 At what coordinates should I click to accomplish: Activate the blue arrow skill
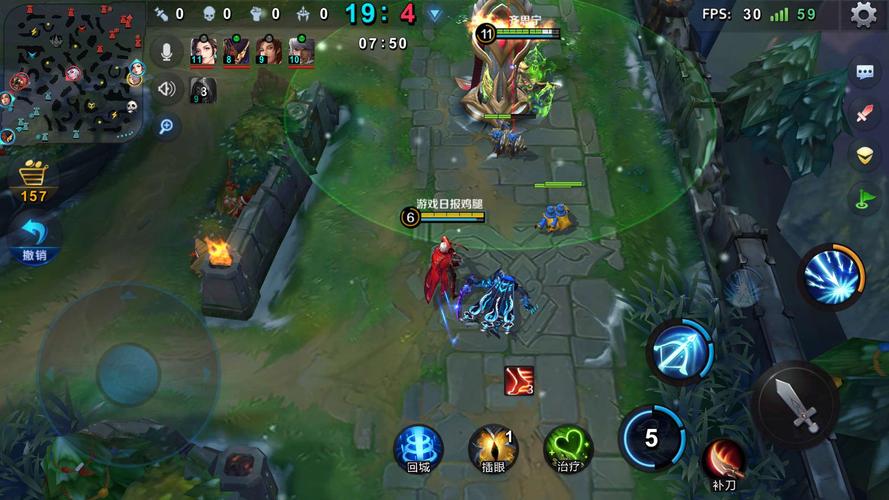point(680,352)
